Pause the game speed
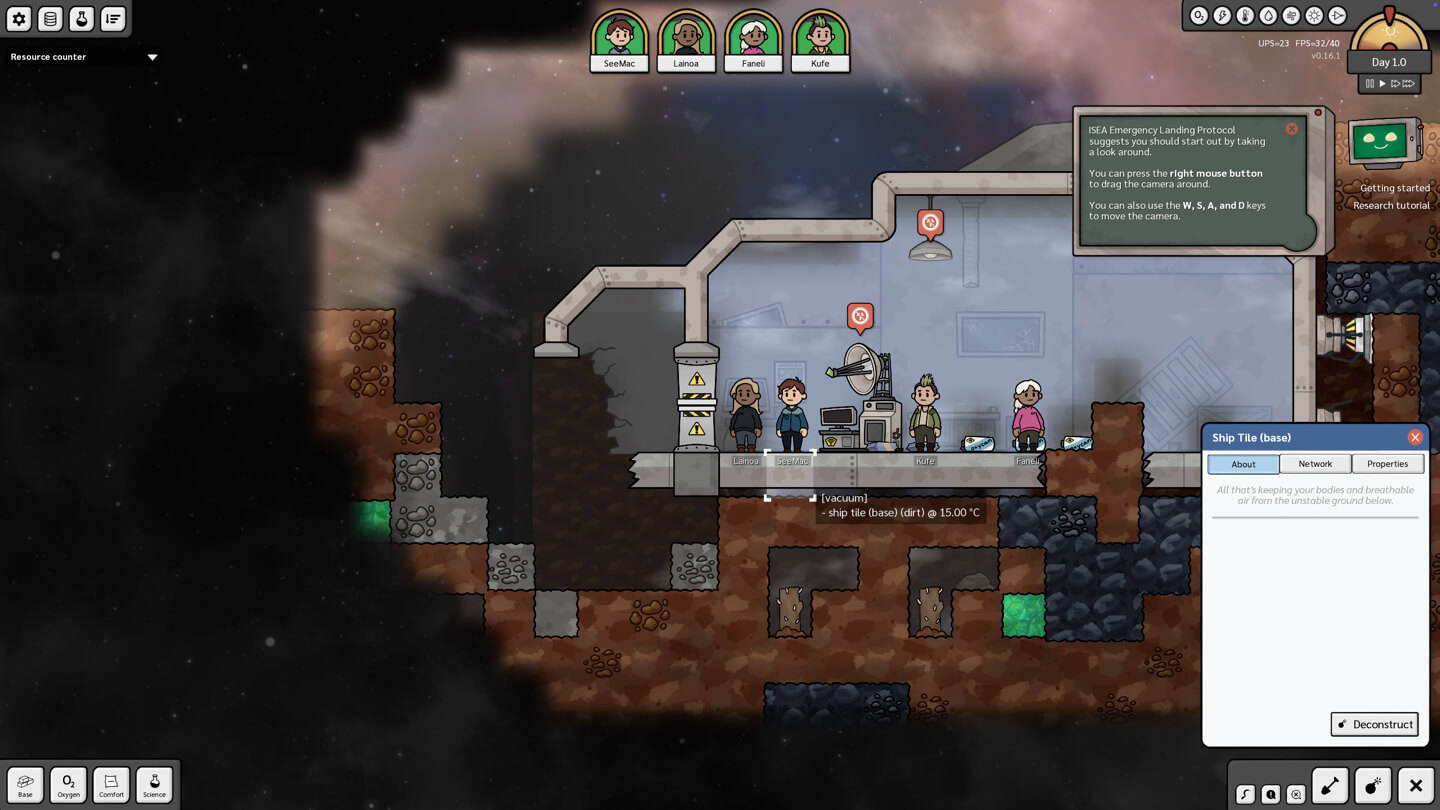Viewport: 1440px width, 810px height. pos(1370,84)
